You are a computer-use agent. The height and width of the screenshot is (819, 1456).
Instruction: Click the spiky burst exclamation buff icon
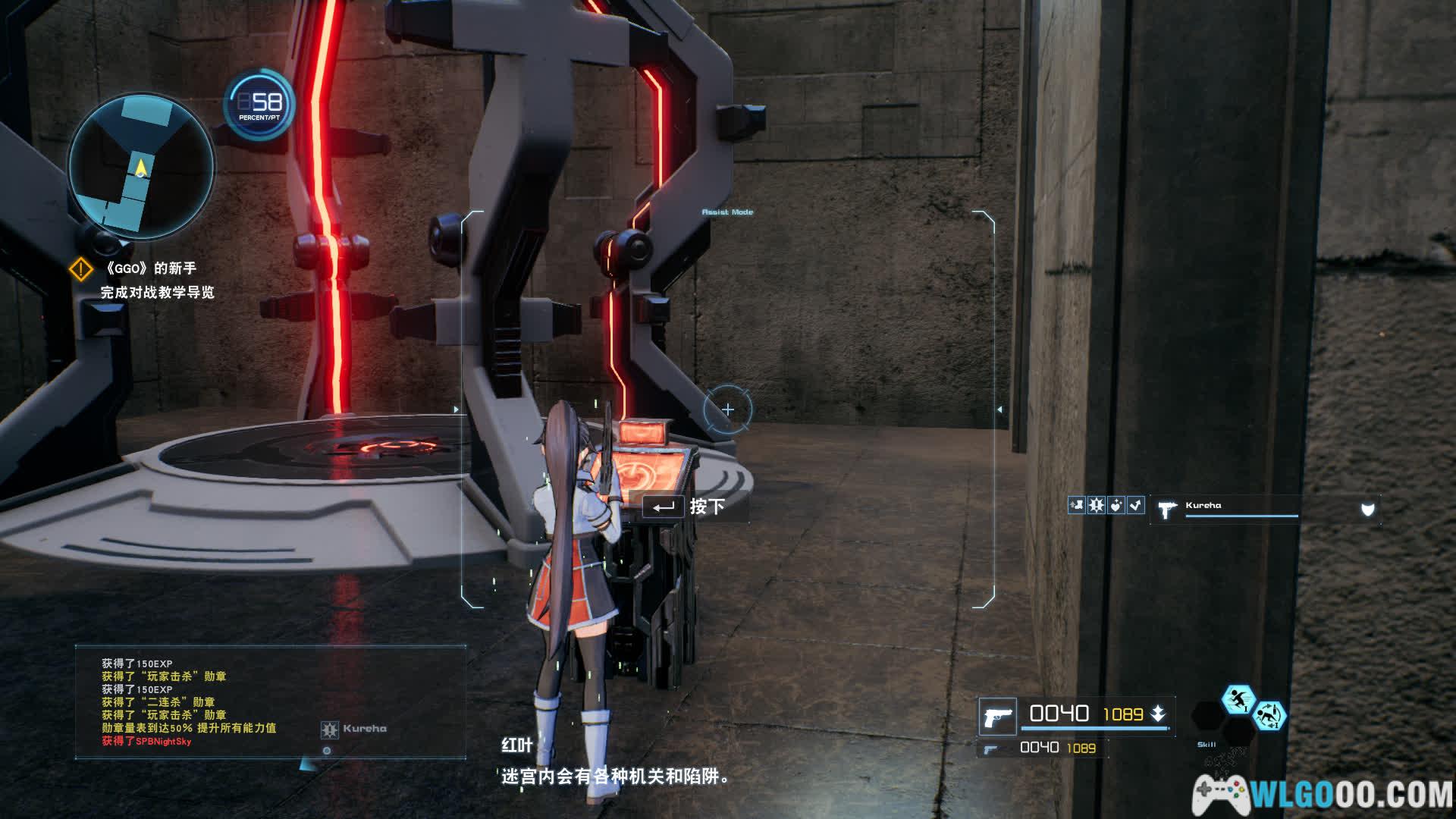1096,505
